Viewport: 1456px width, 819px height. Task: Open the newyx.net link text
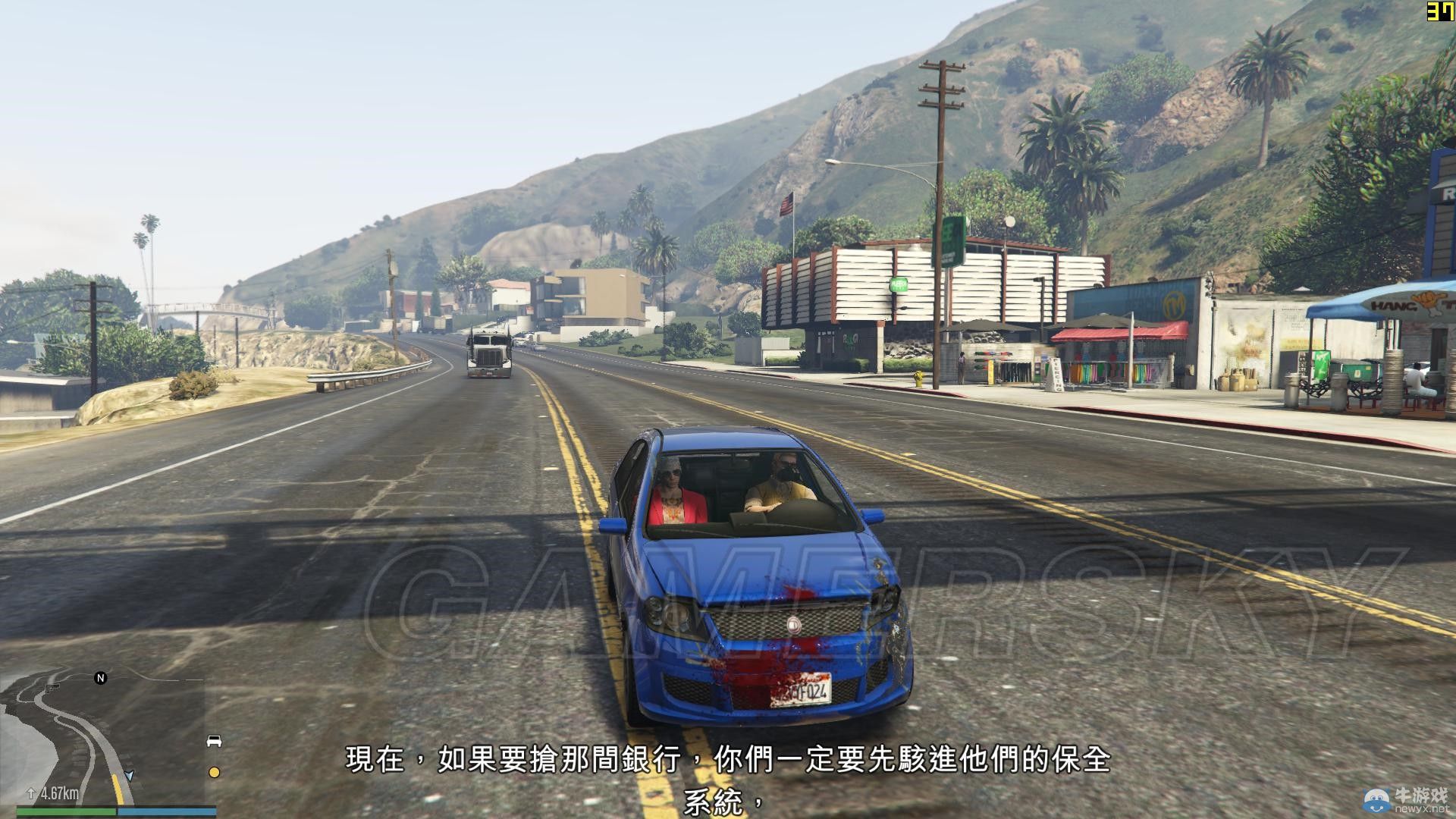[x=1423, y=809]
